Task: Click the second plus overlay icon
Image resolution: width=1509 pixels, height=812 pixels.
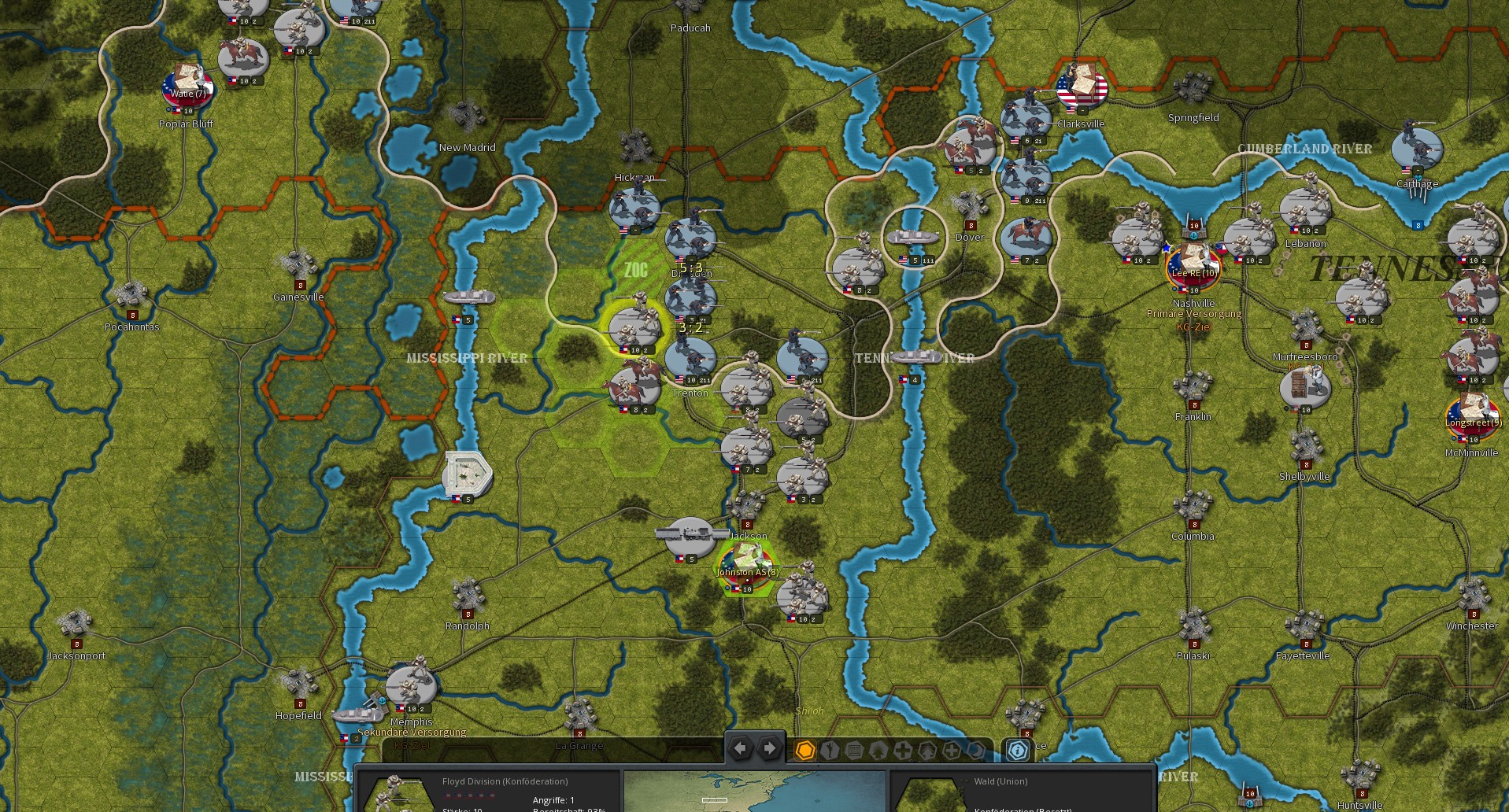Action: point(952,751)
